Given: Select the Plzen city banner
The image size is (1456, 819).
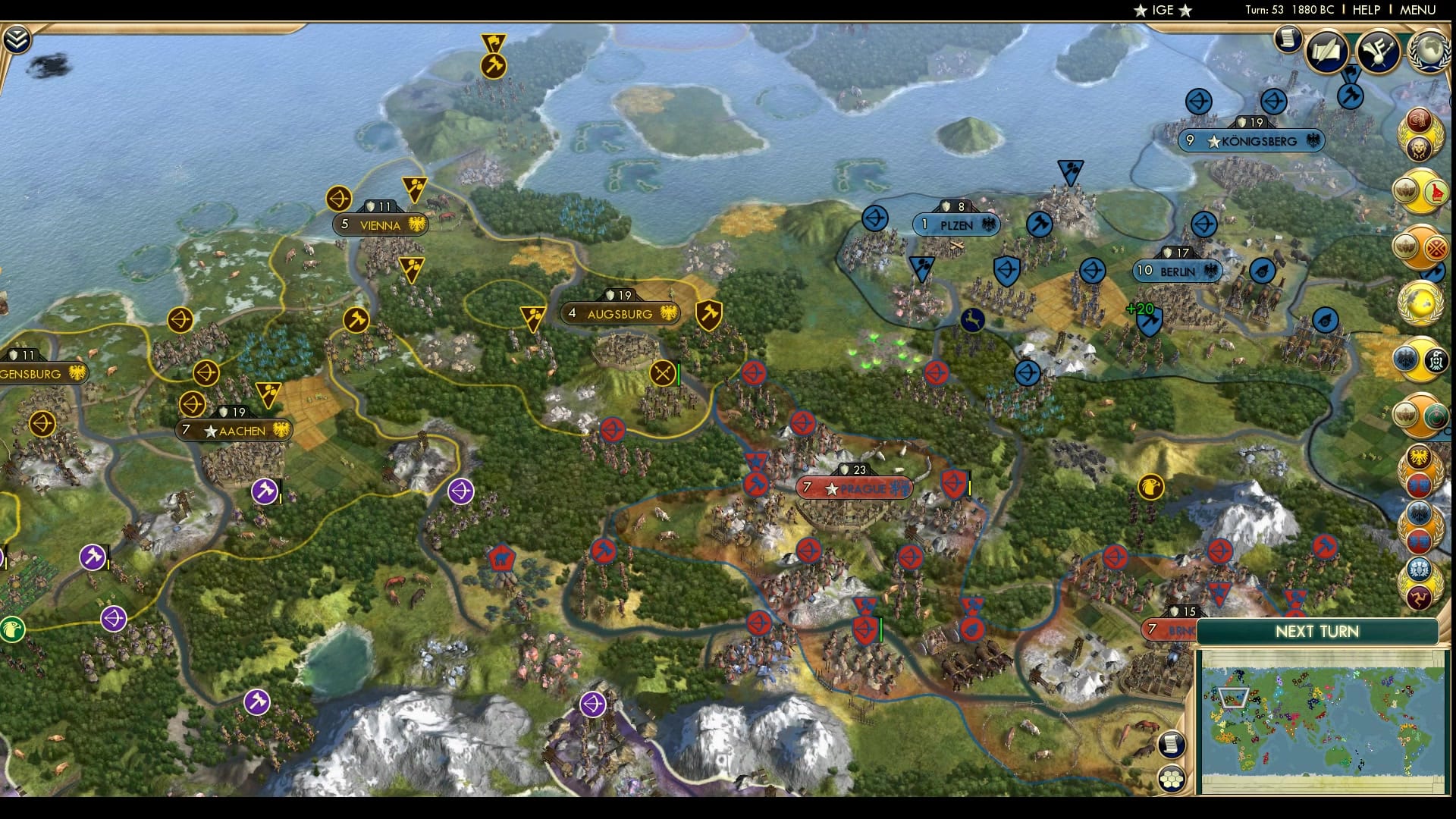Looking at the screenshot, I should click(955, 225).
